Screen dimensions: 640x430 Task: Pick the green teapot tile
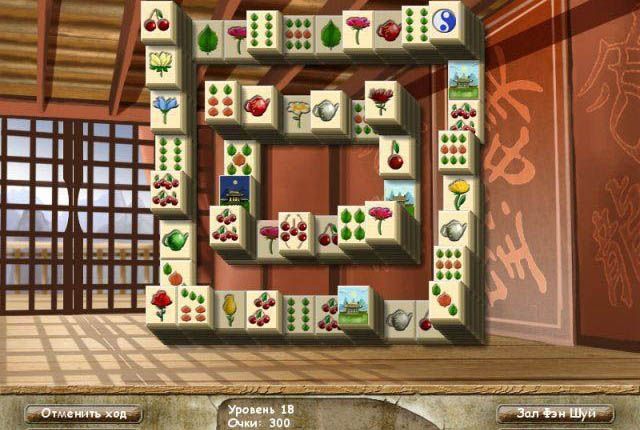[175, 239]
